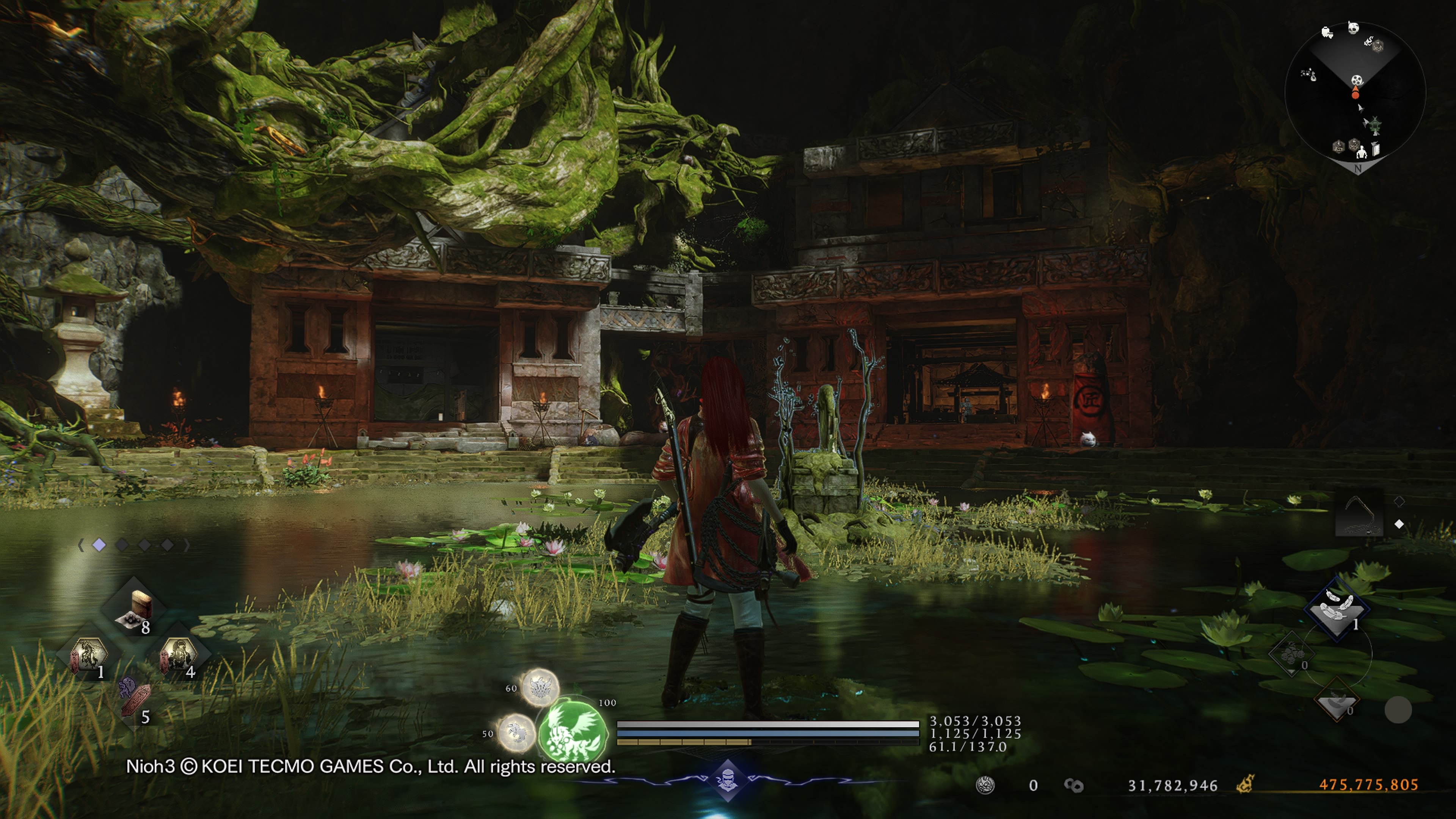The width and height of the screenshot is (1456, 819).
Task: Select the white feathers slot with count 1
Action: (x=1337, y=608)
